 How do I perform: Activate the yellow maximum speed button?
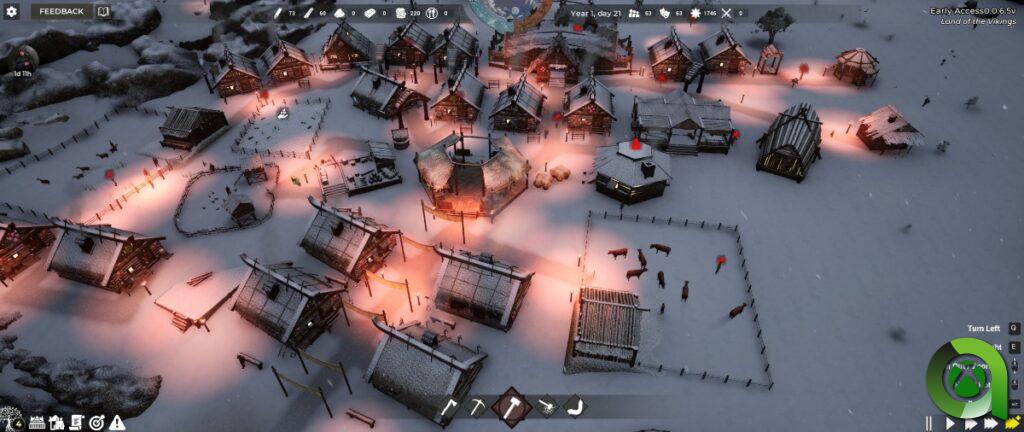click(1012, 423)
